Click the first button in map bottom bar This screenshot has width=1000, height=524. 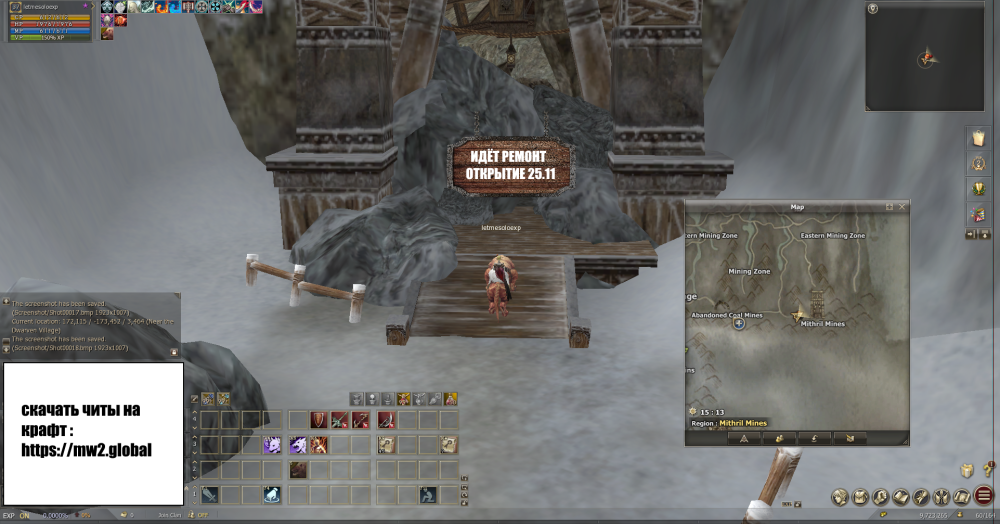744,438
